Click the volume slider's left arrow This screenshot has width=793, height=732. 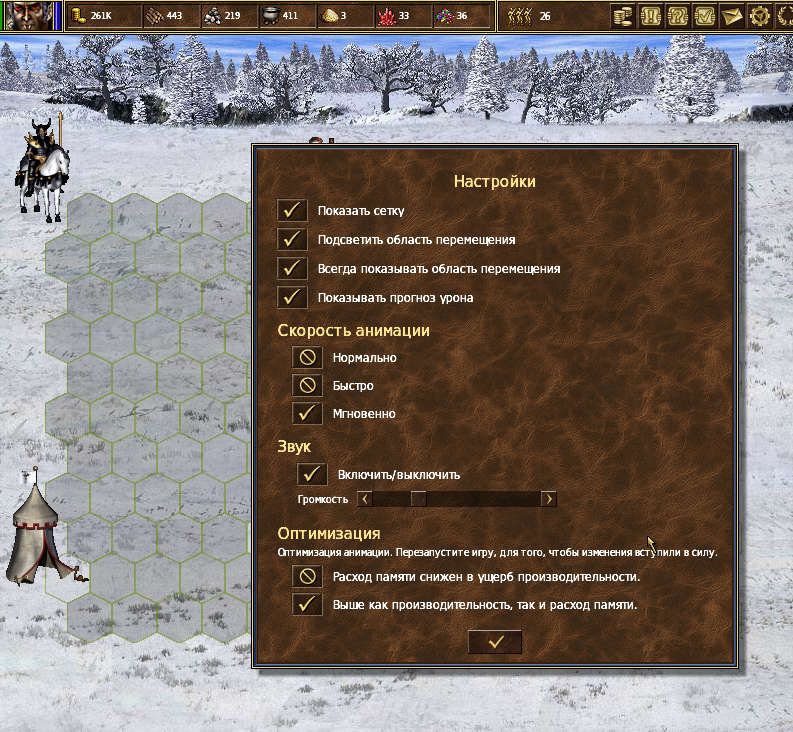coord(364,498)
